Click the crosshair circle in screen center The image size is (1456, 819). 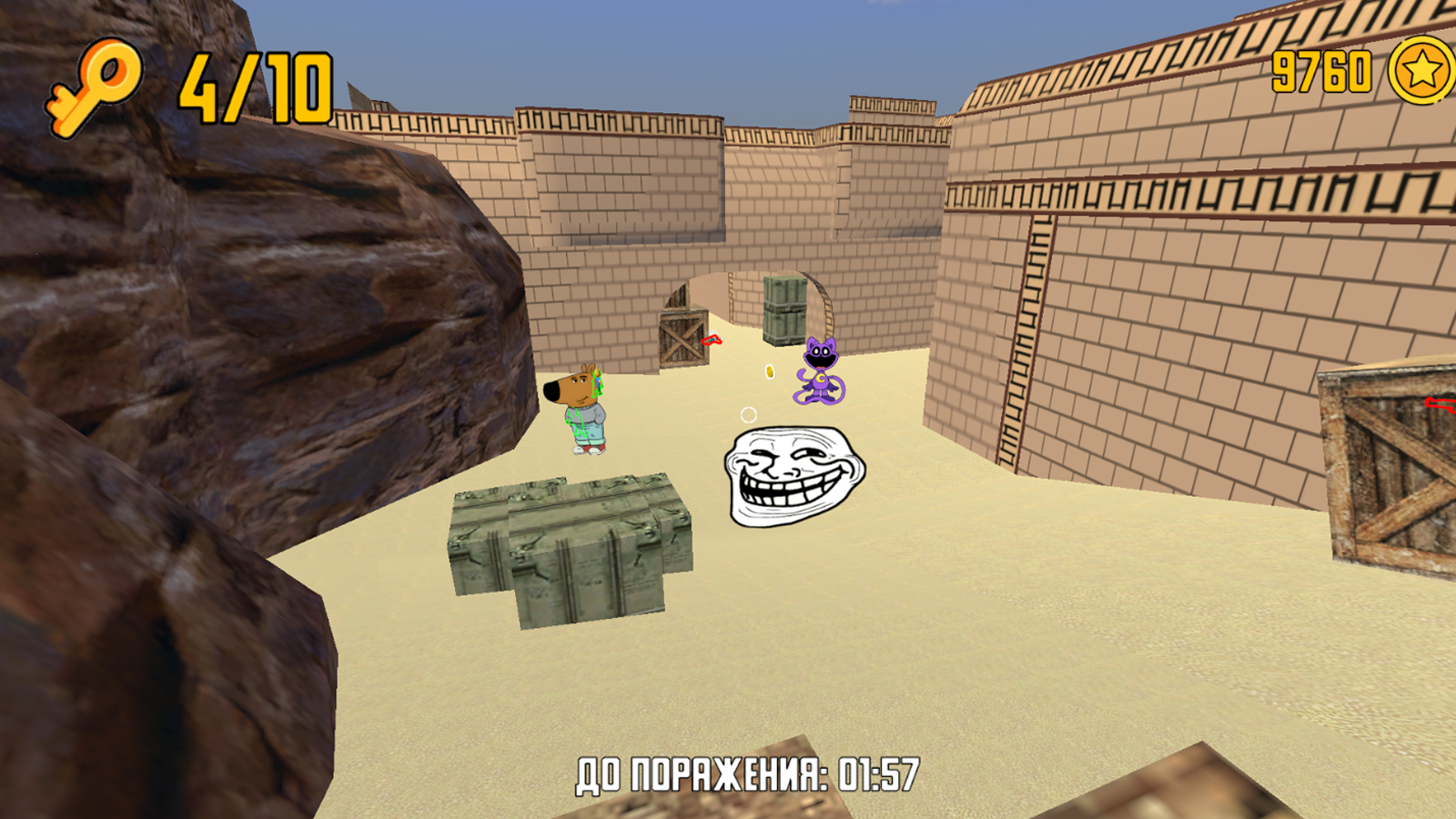[x=748, y=416]
